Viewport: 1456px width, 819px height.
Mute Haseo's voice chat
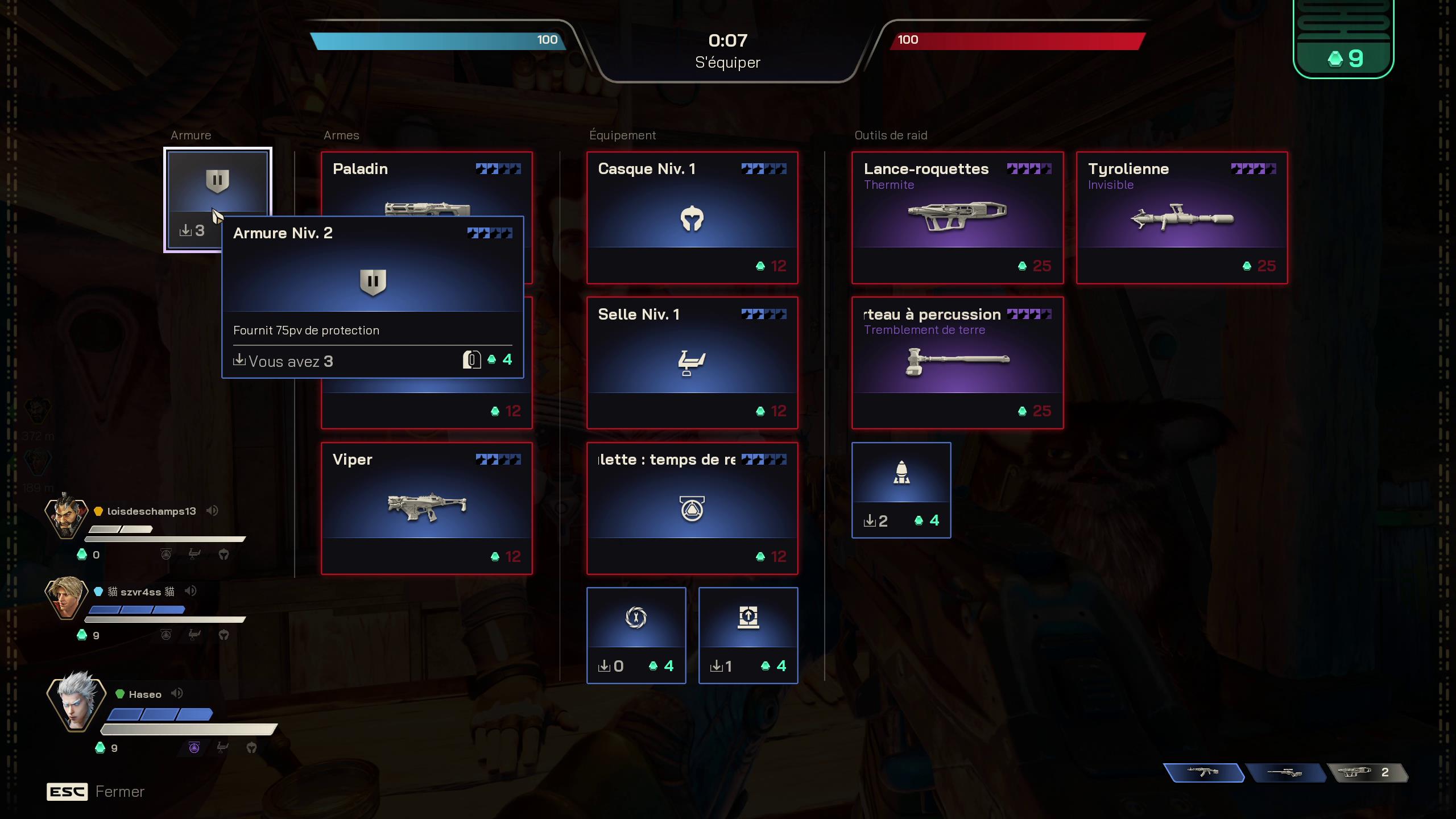(178, 693)
